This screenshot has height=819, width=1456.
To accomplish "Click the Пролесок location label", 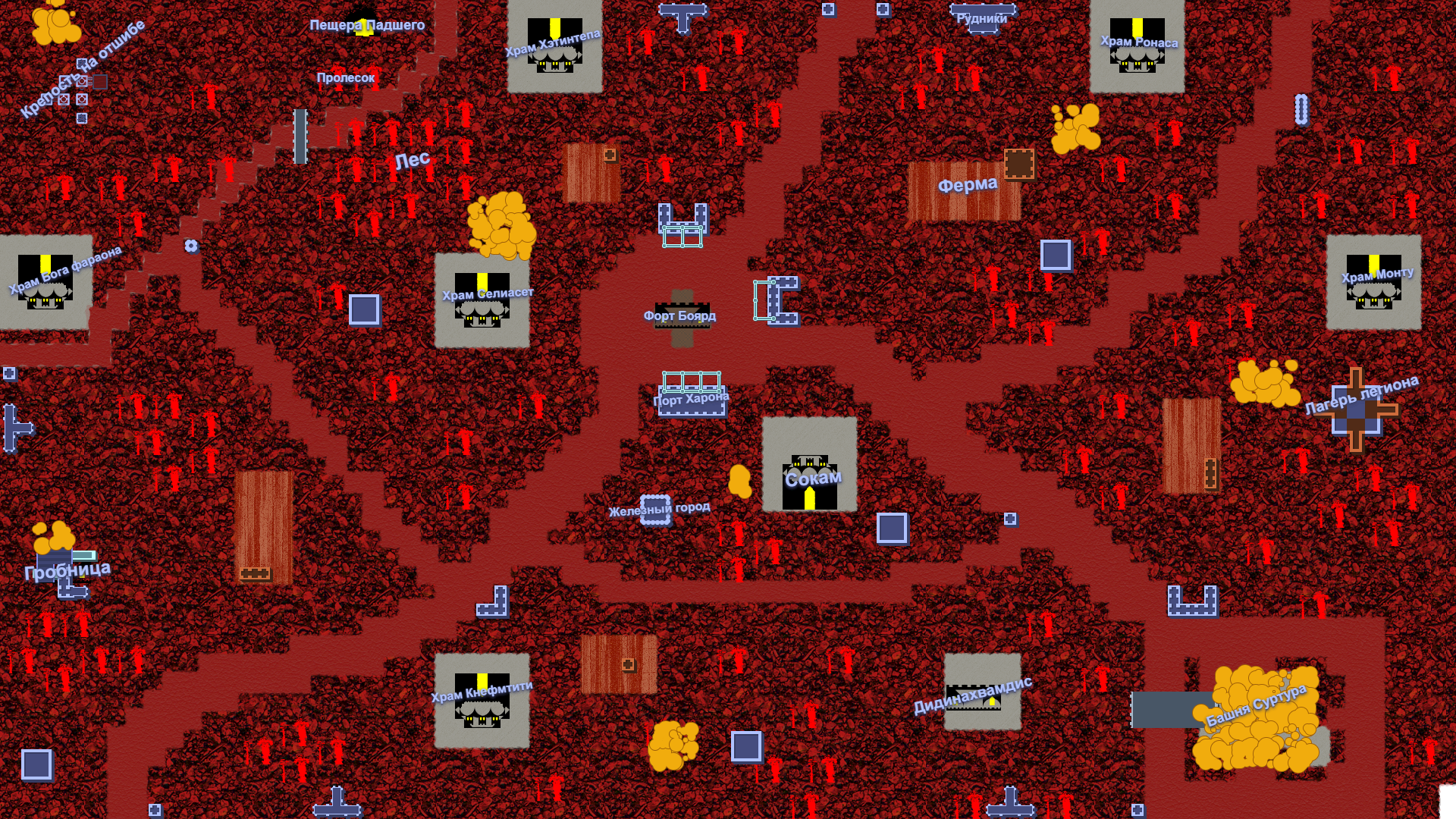I will coord(346,77).
